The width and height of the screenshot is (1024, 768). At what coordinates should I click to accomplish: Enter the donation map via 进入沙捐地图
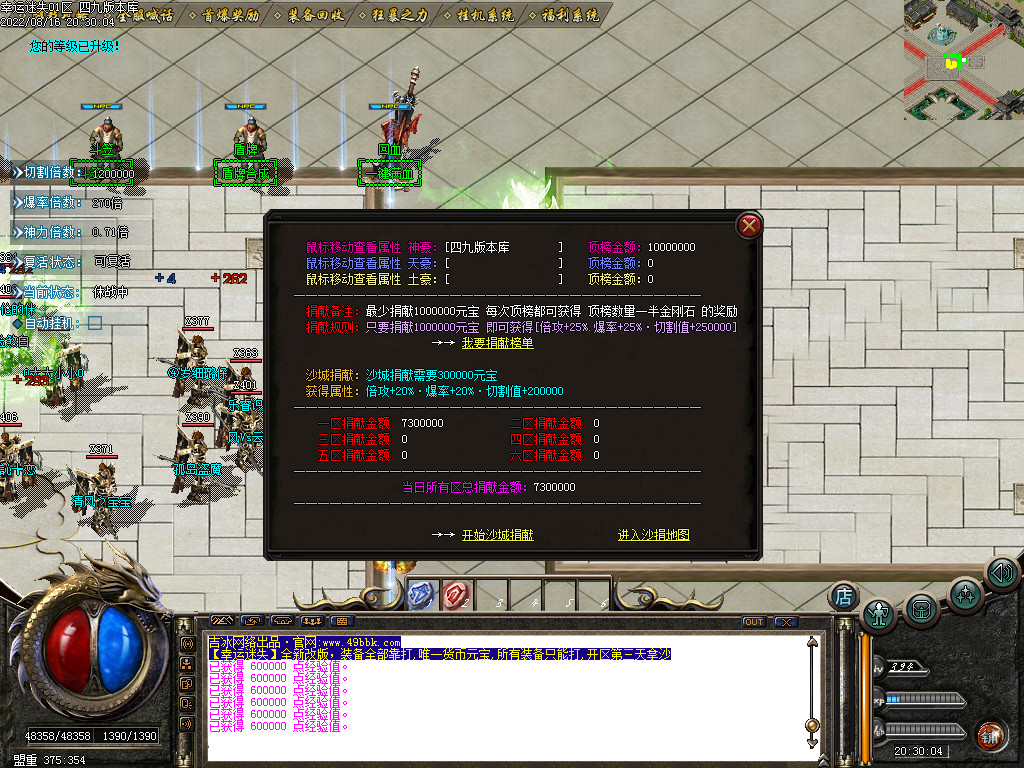point(653,535)
